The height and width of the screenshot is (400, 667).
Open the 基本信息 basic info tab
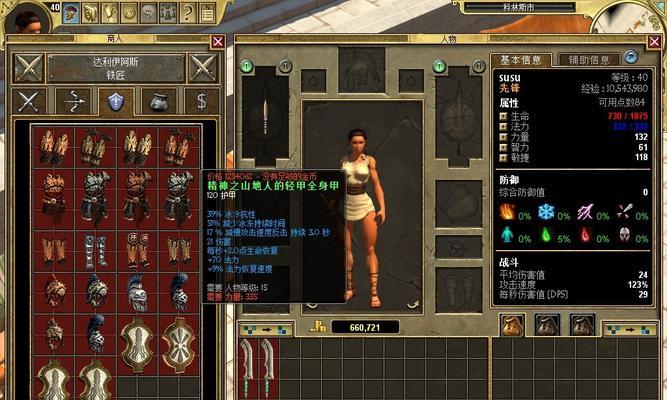[x=523, y=59]
